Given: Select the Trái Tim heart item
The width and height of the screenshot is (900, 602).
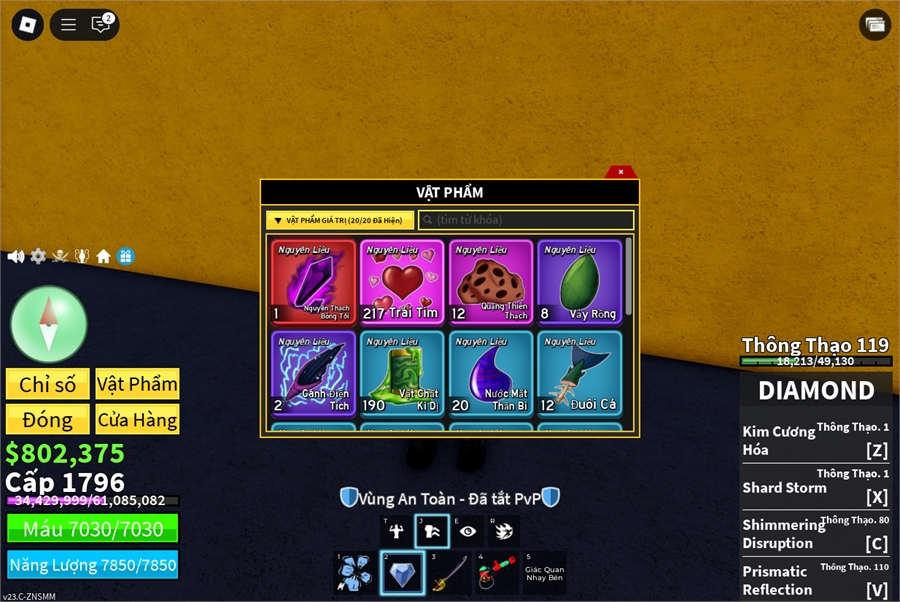Looking at the screenshot, I should click(402, 282).
